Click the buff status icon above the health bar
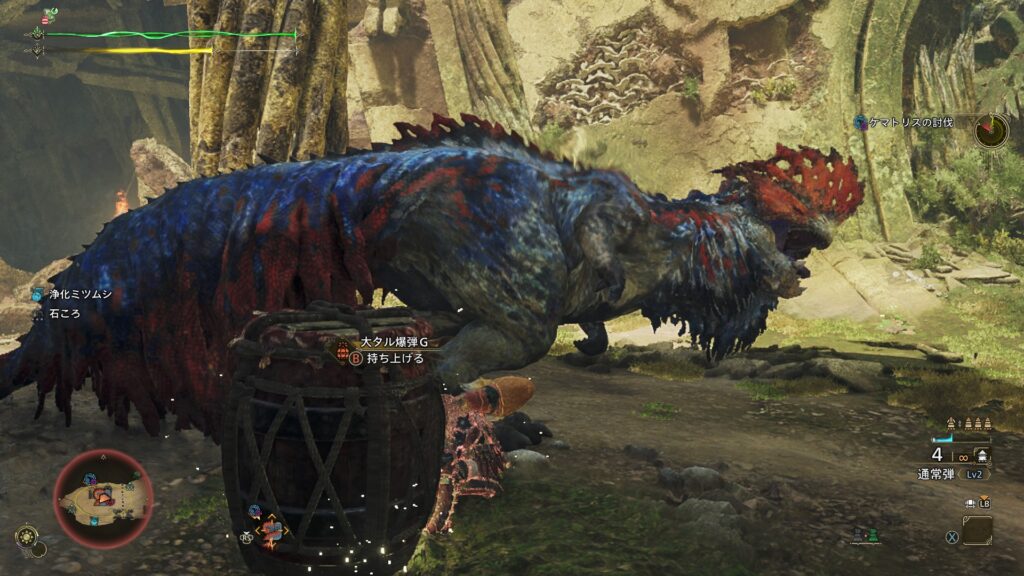Image resolution: width=1024 pixels, height=576 pixels. tap(50, 15)
